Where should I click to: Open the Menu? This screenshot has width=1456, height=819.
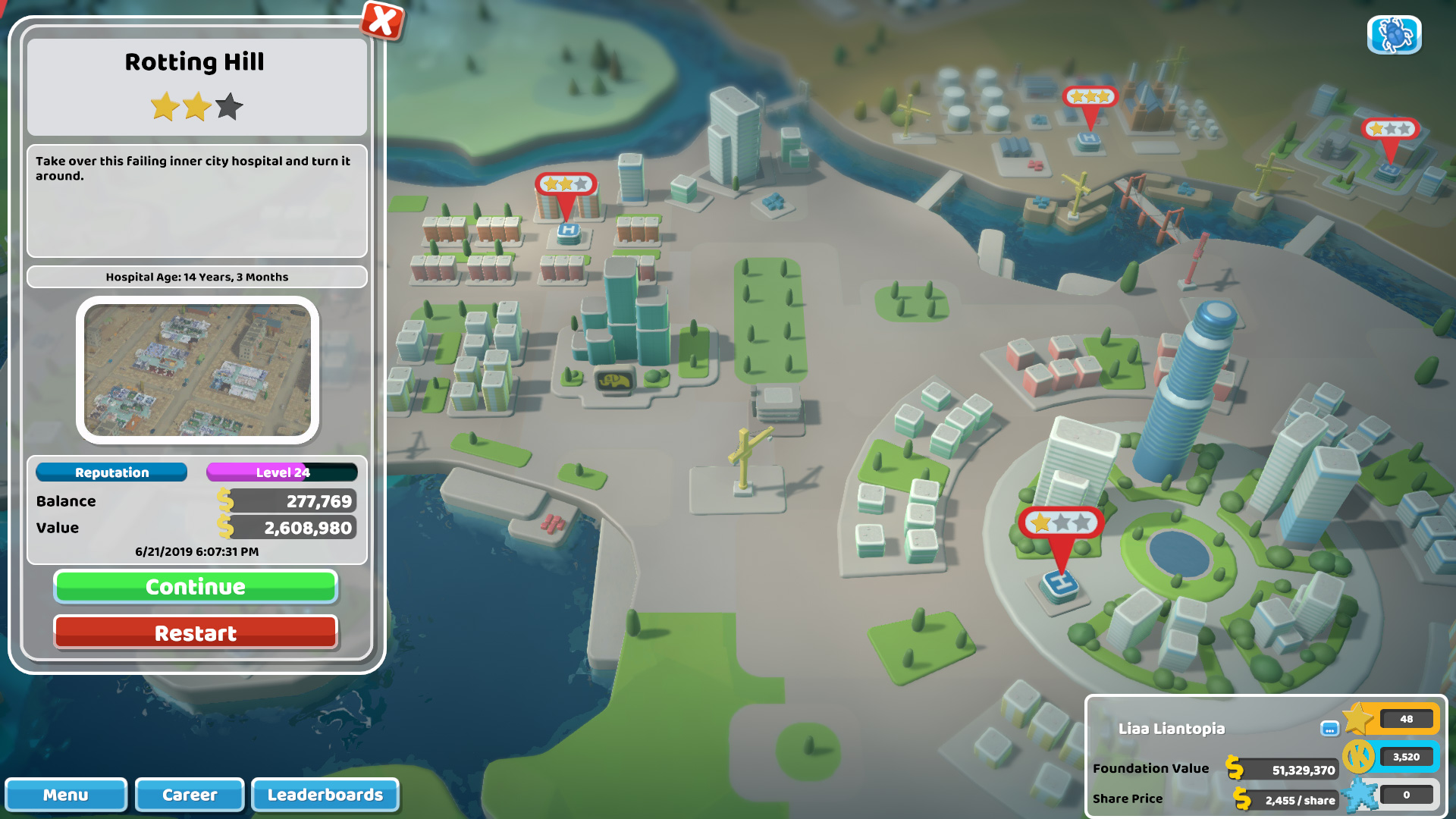pos(66,795)
